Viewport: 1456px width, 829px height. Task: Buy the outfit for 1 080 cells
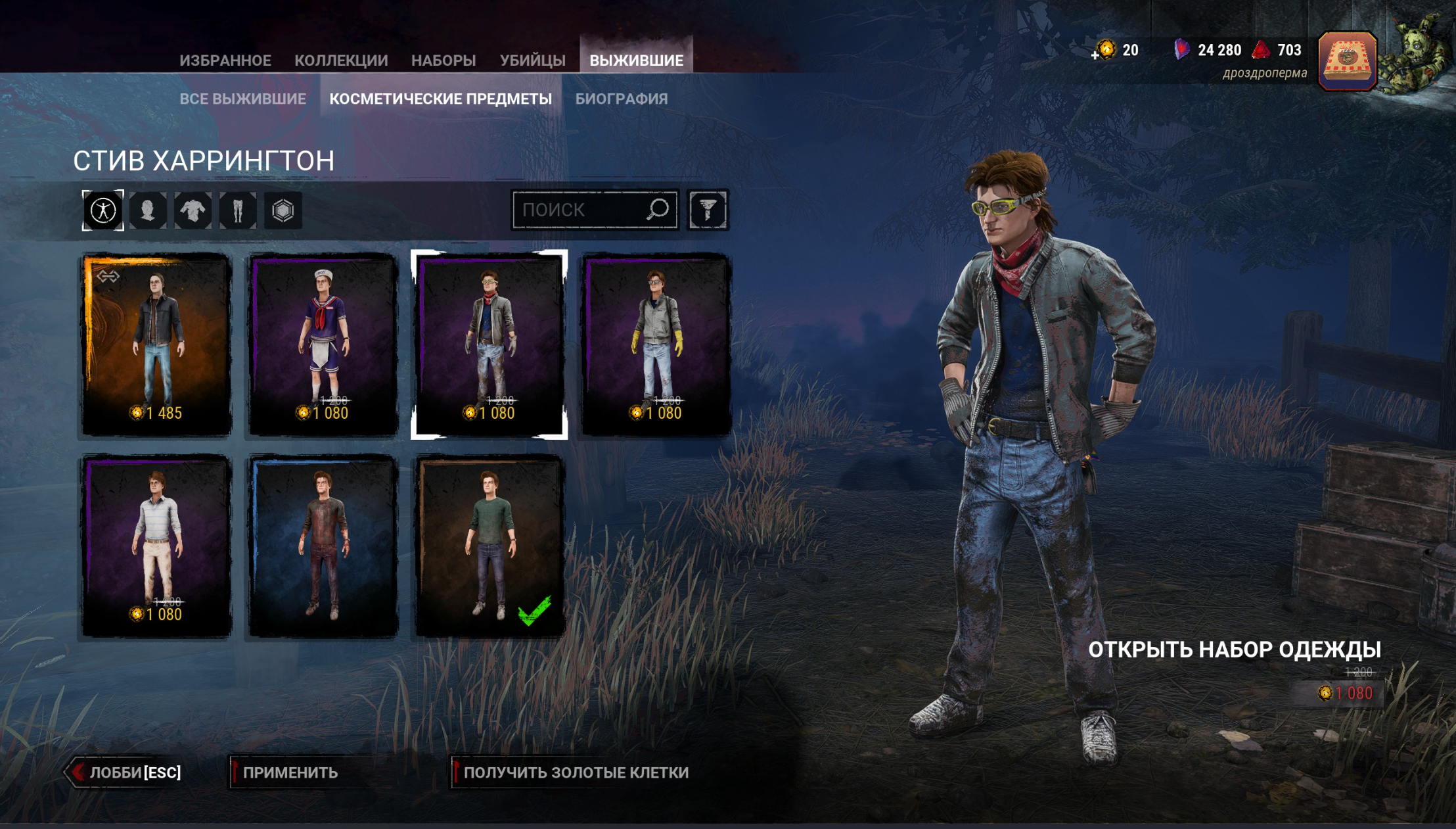pos(1346,693)
